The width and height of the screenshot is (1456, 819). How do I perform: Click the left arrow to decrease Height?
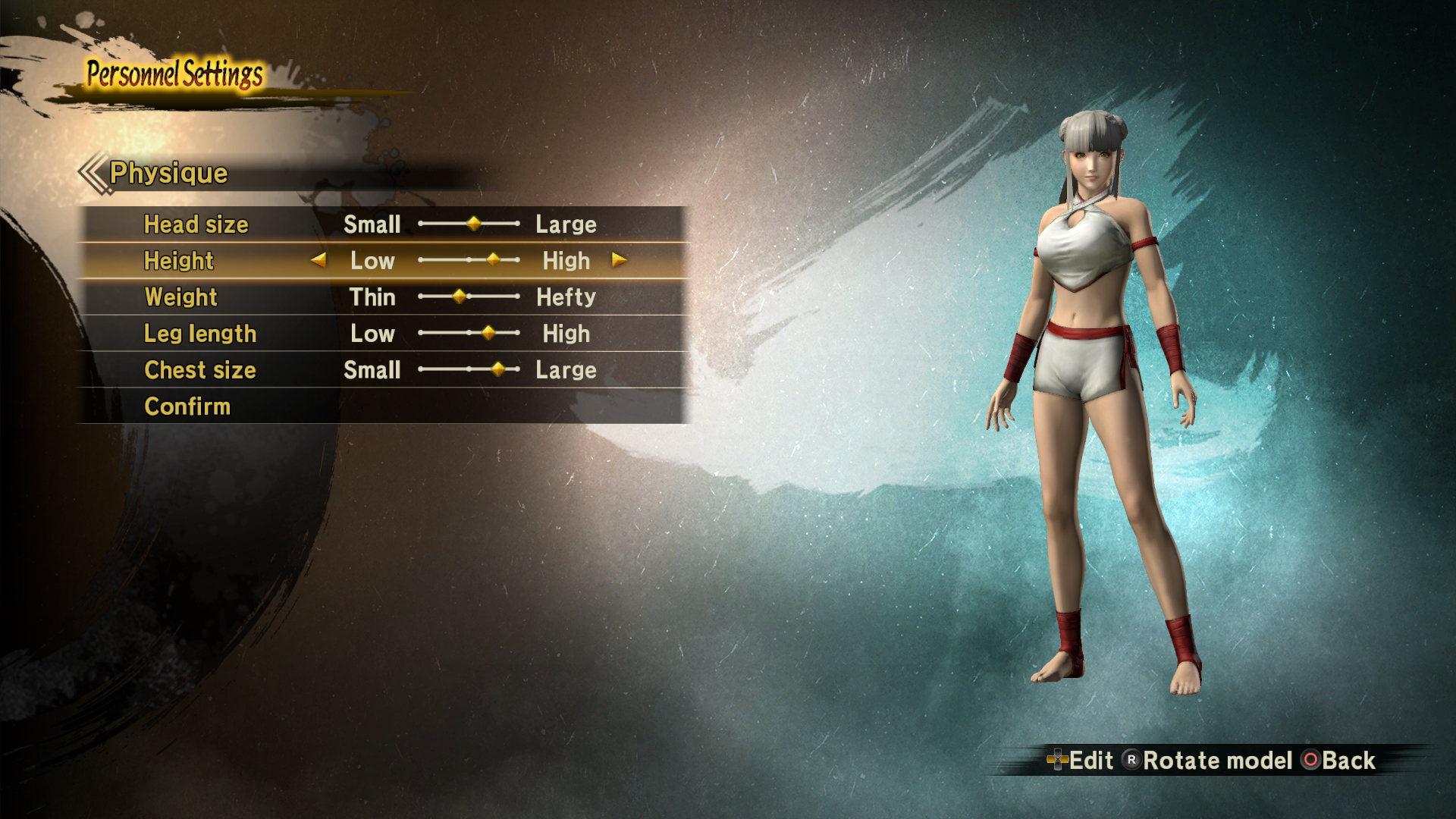[318, 260]
